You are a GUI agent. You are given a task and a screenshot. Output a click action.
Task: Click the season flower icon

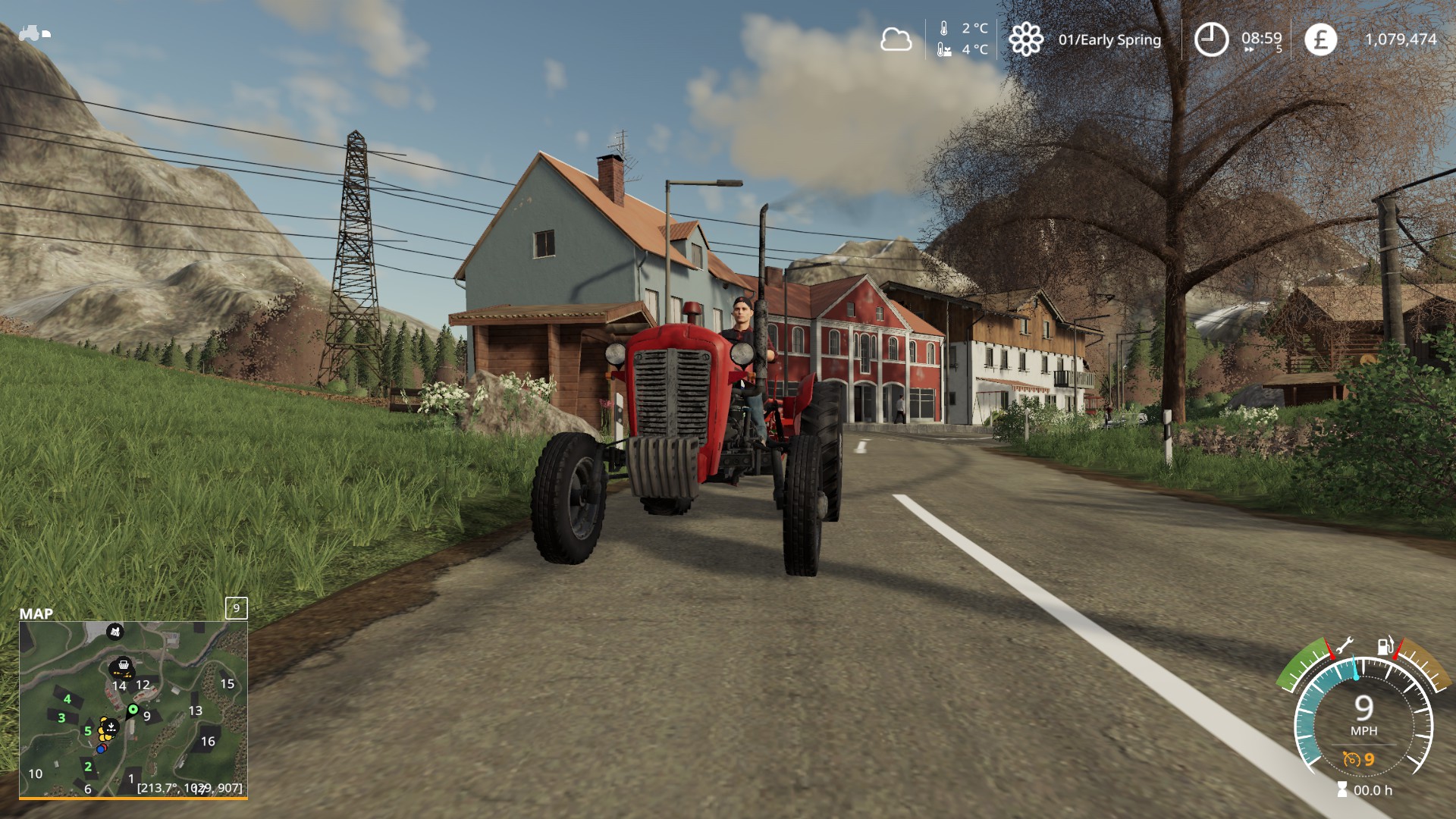coord(1025,39)
